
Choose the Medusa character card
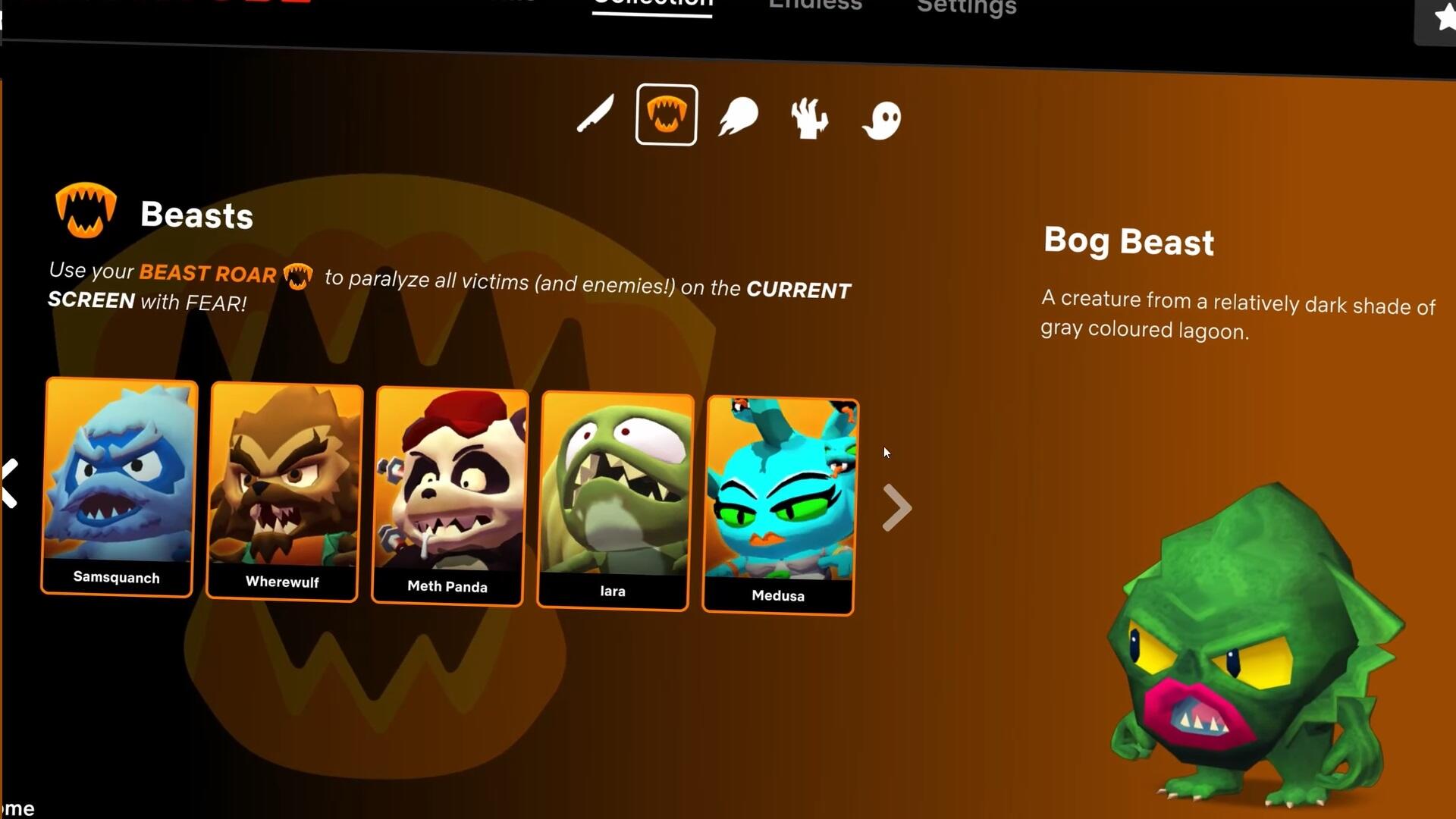(780, 505)
